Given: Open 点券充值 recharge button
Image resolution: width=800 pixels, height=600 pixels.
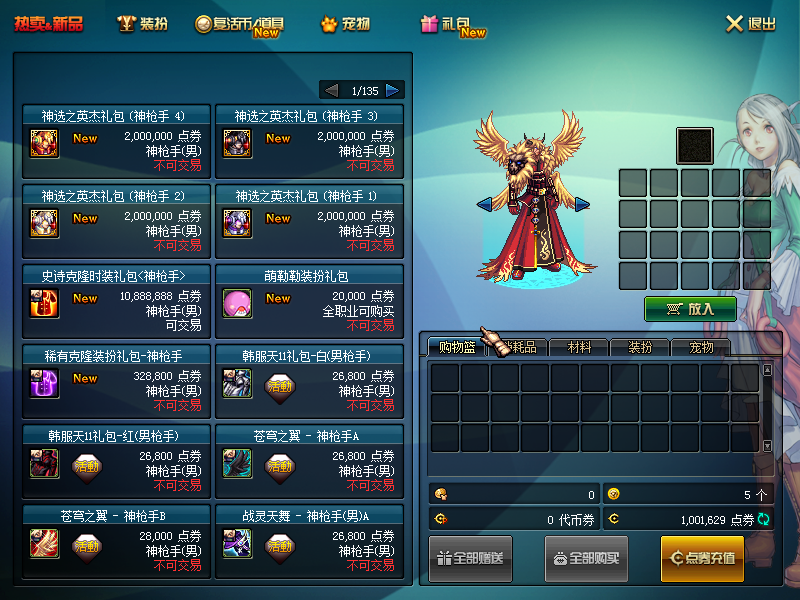Looking at the screenshot, I should click(x=702, y=558).
